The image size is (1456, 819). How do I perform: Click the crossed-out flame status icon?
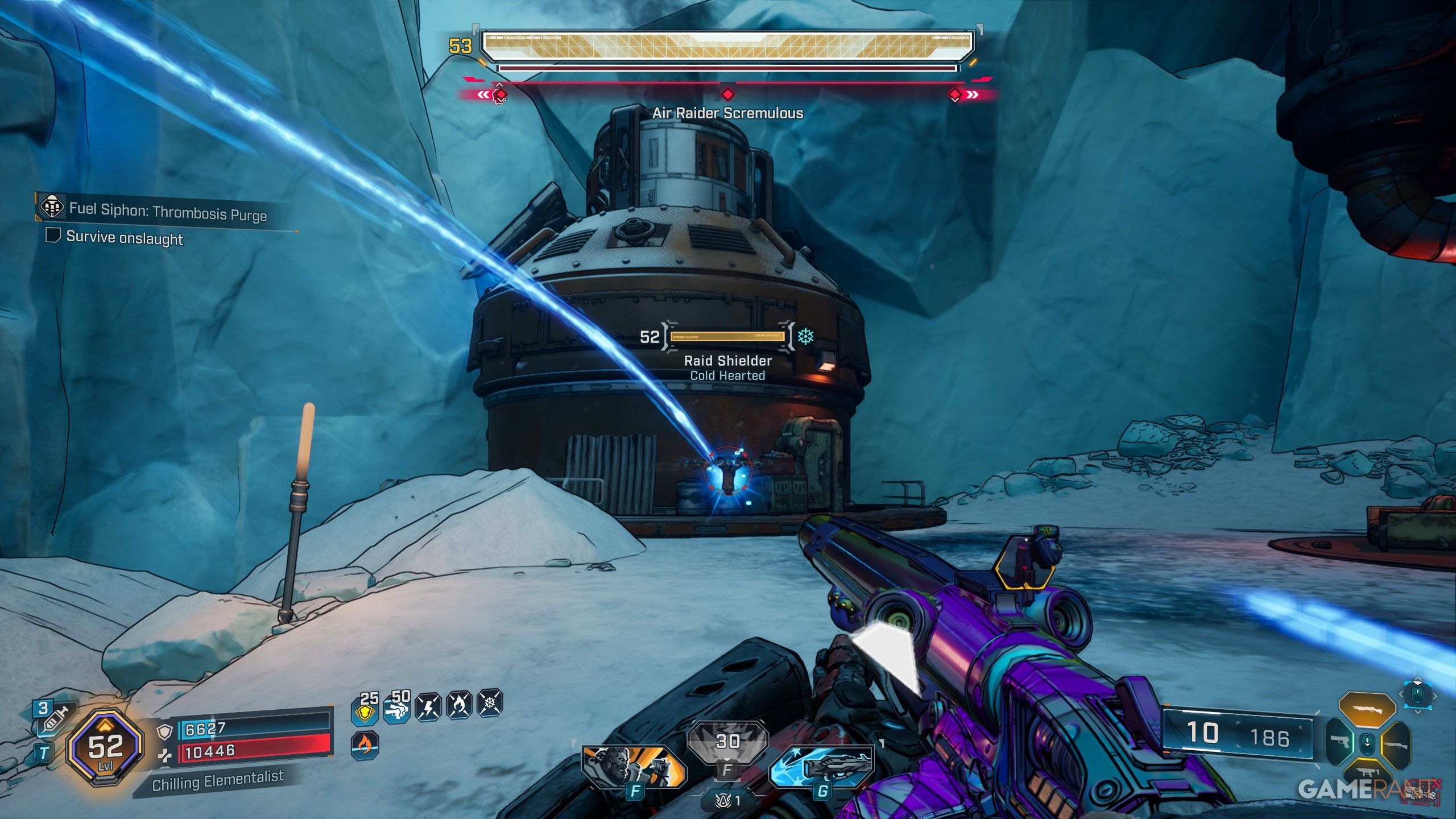pyautogui.click(x=460, y=705)
